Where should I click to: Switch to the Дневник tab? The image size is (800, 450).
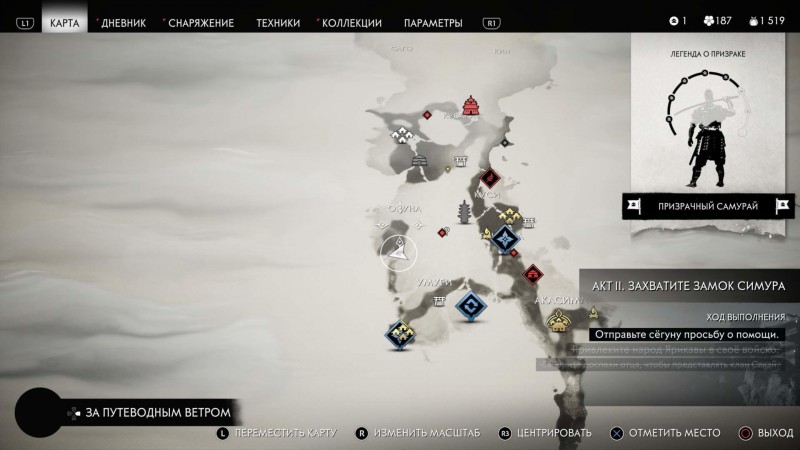click(x=123, y=22)
